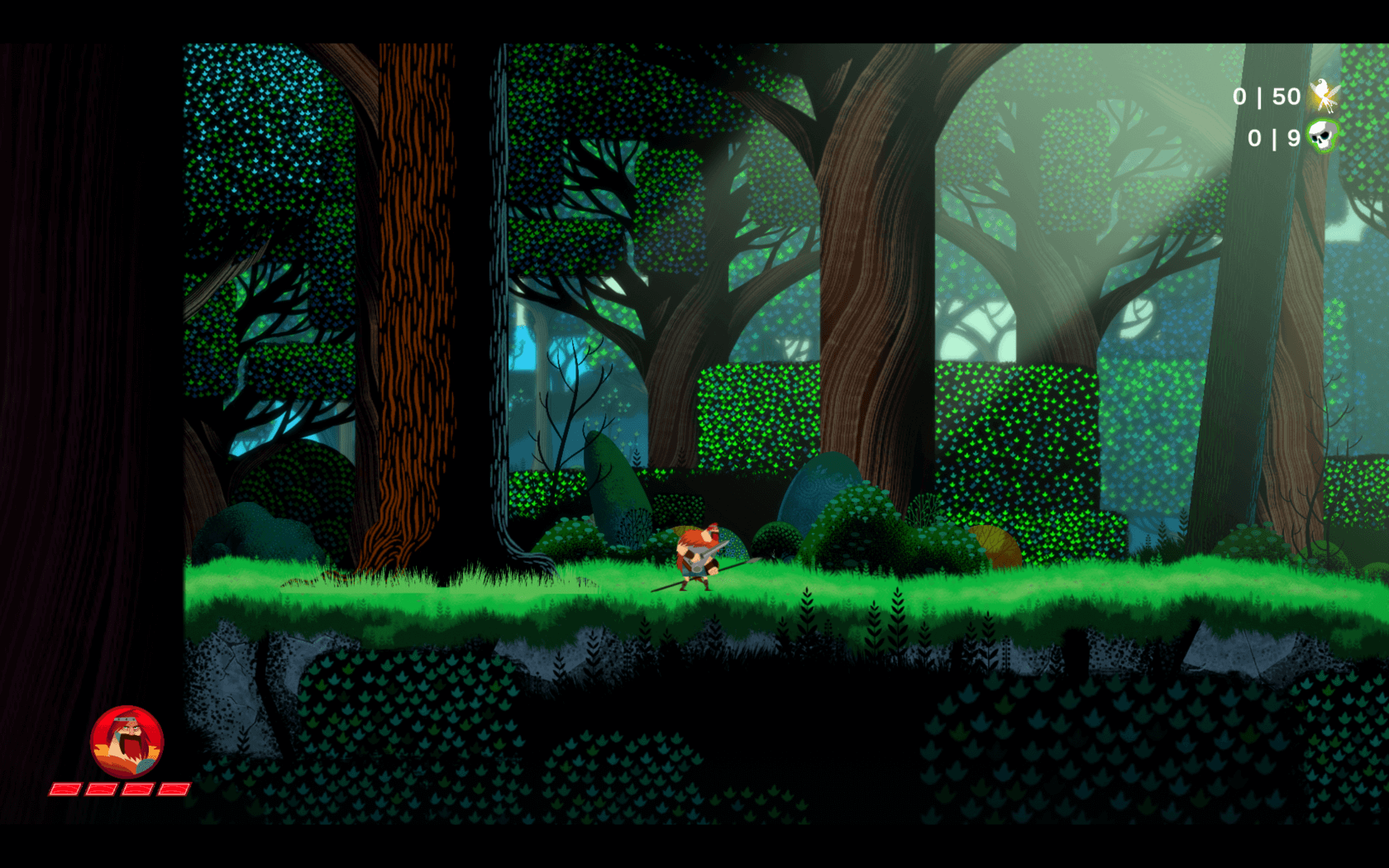
Task: Select the golden bird collectible icon
Action: point(1324,96)
